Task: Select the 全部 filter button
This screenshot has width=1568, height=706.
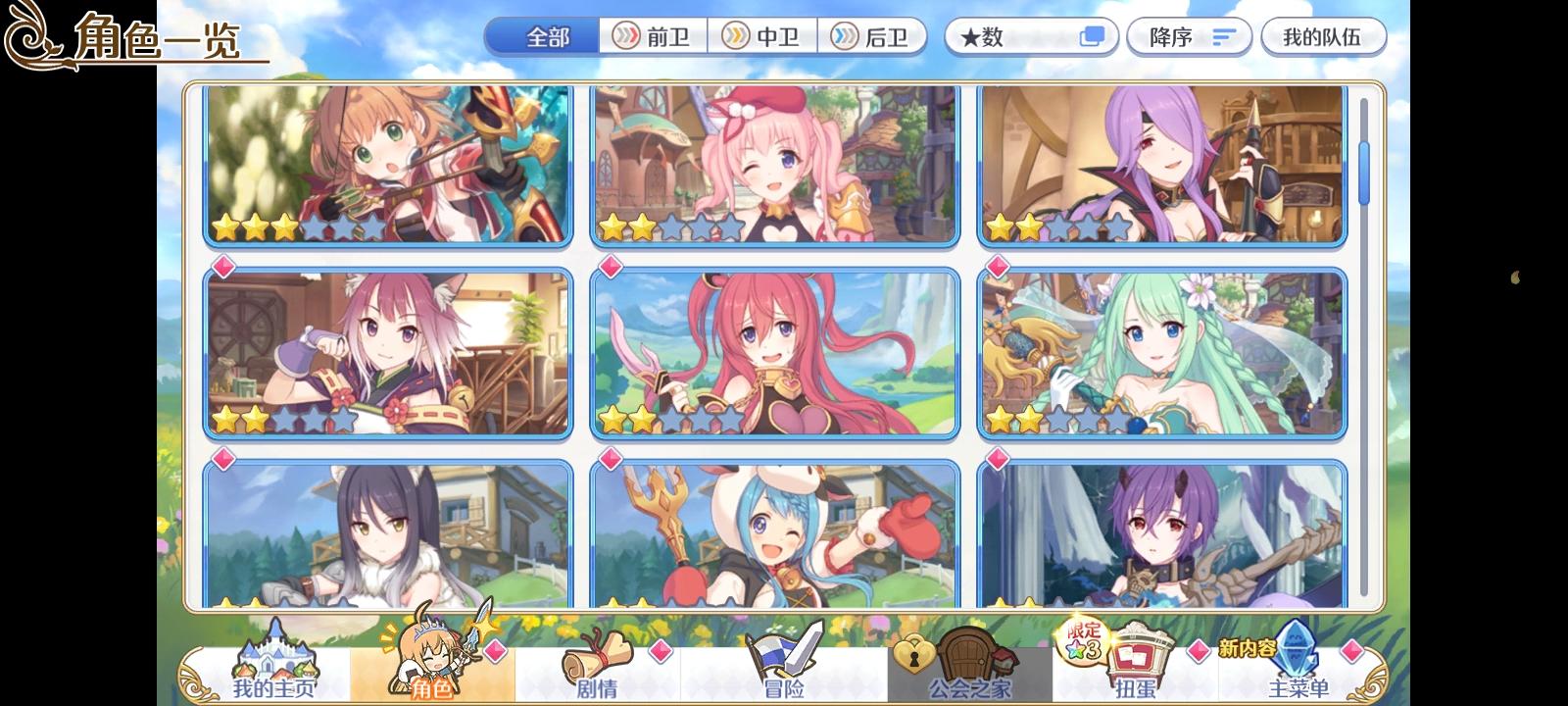Action: 543,36
